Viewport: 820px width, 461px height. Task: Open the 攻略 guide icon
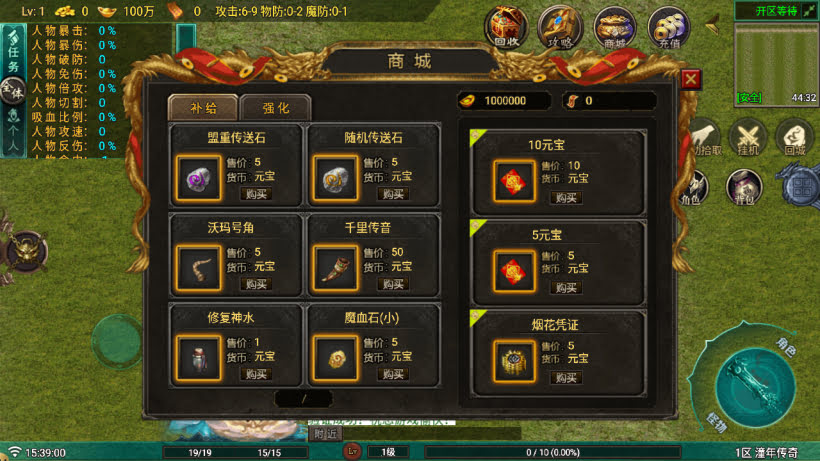[x=560, y=28]
